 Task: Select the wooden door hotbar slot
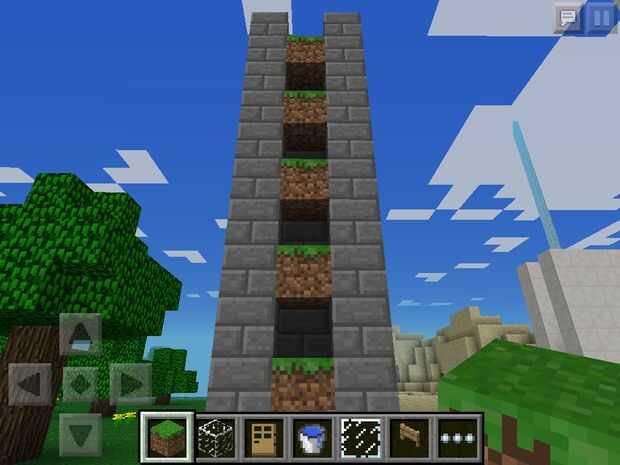point(263,437)
